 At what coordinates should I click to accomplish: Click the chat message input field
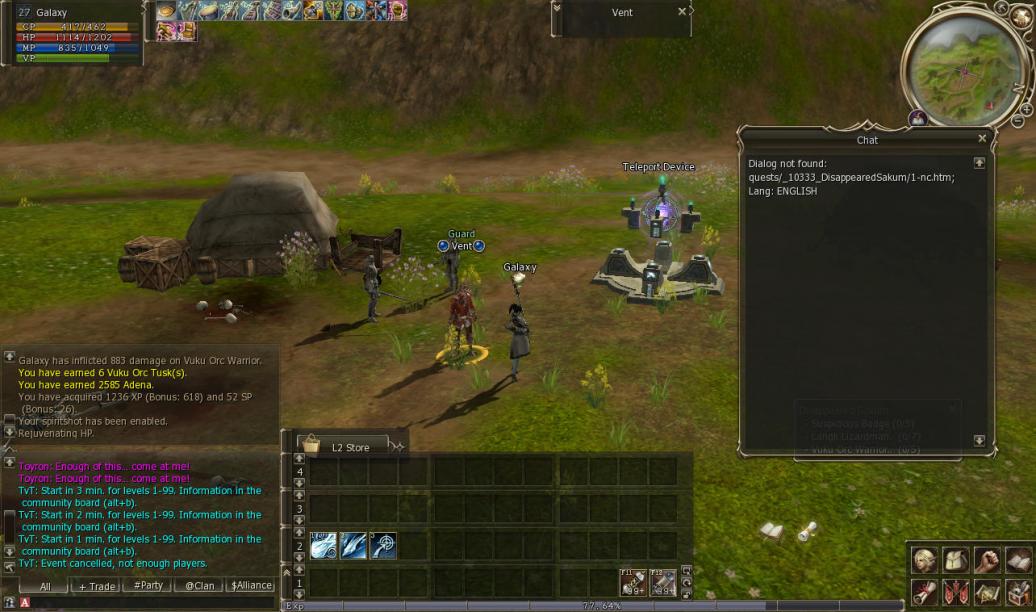click(150, 603)
